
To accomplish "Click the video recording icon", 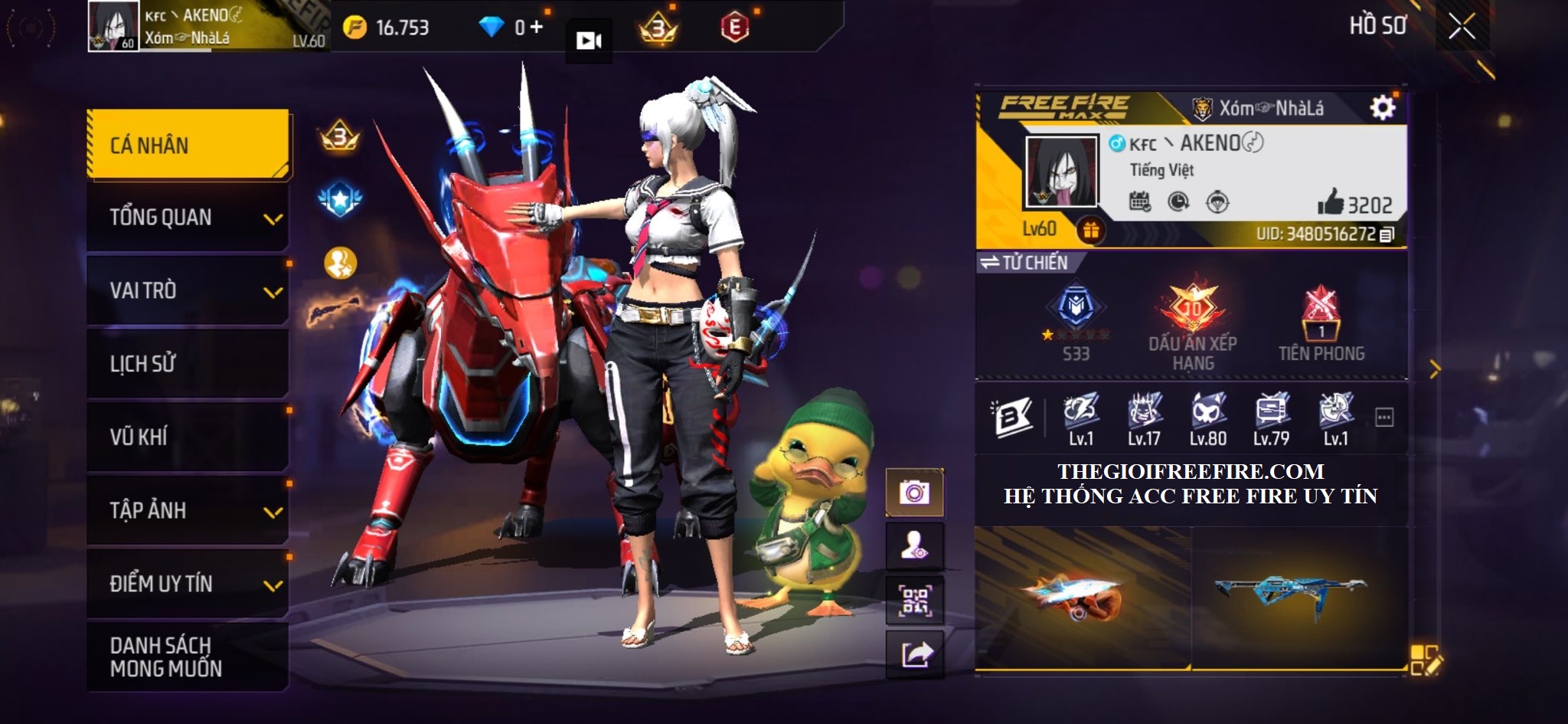I will pyautogui.click(x=588, y=41).
